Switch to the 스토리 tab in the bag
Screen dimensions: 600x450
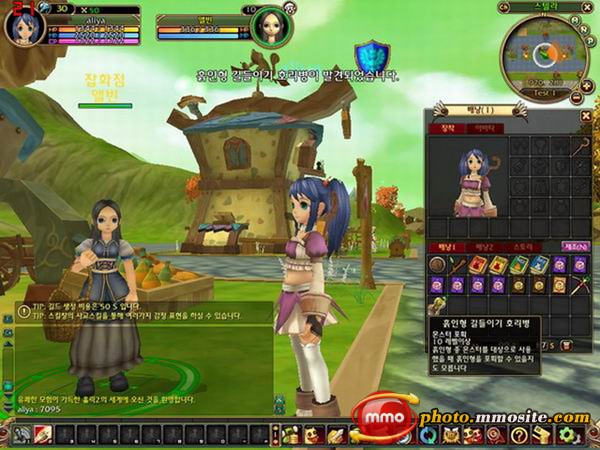point(525,247)
